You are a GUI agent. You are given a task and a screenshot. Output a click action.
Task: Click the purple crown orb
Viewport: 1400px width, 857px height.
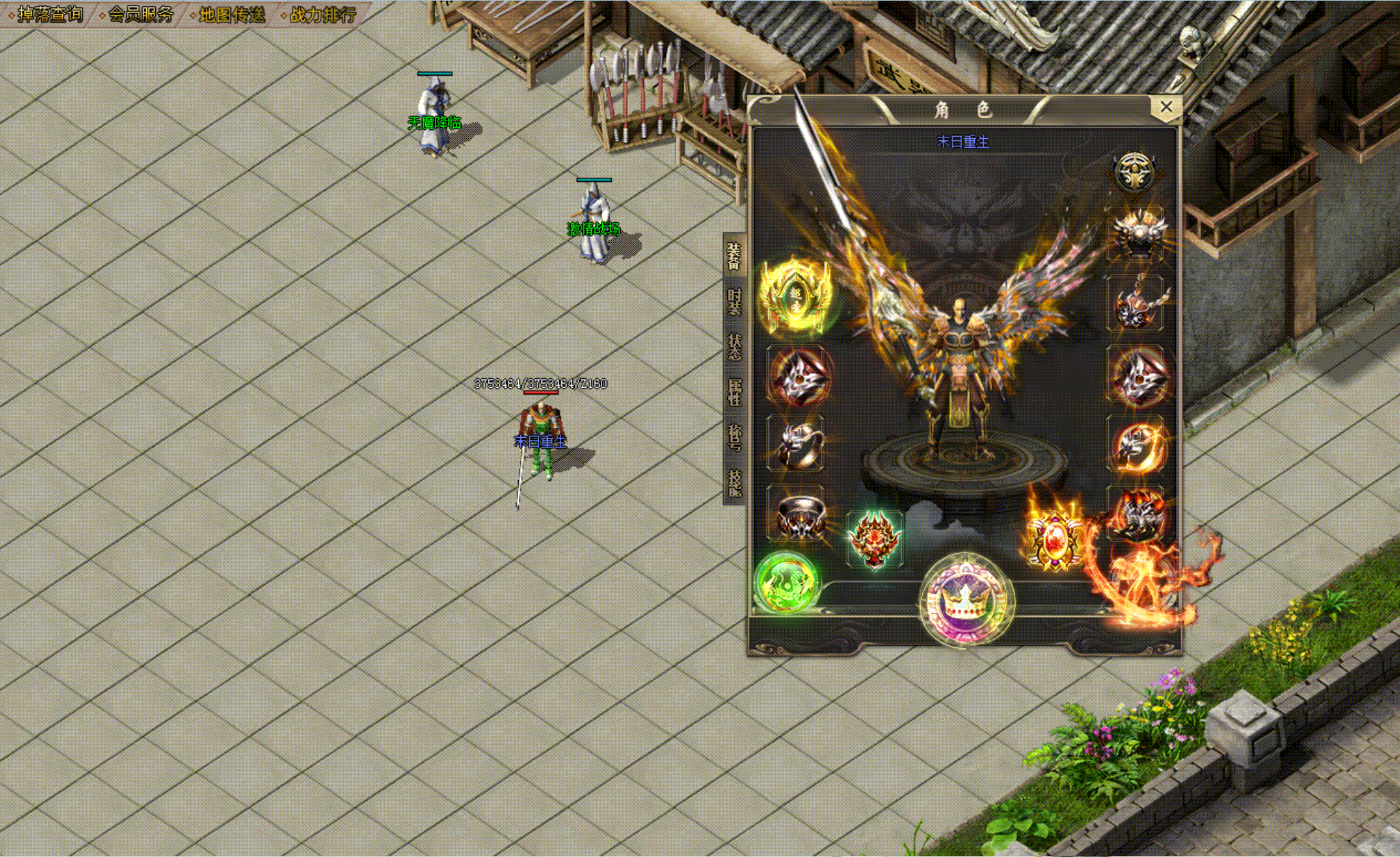click(965, 601)
